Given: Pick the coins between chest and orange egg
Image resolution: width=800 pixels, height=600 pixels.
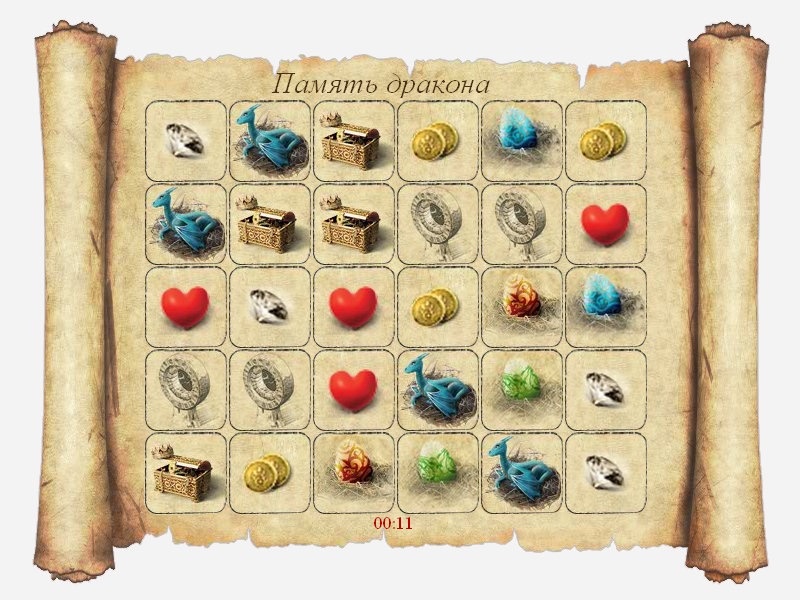Looking at the screenshot, I should [x=270, y=473].
